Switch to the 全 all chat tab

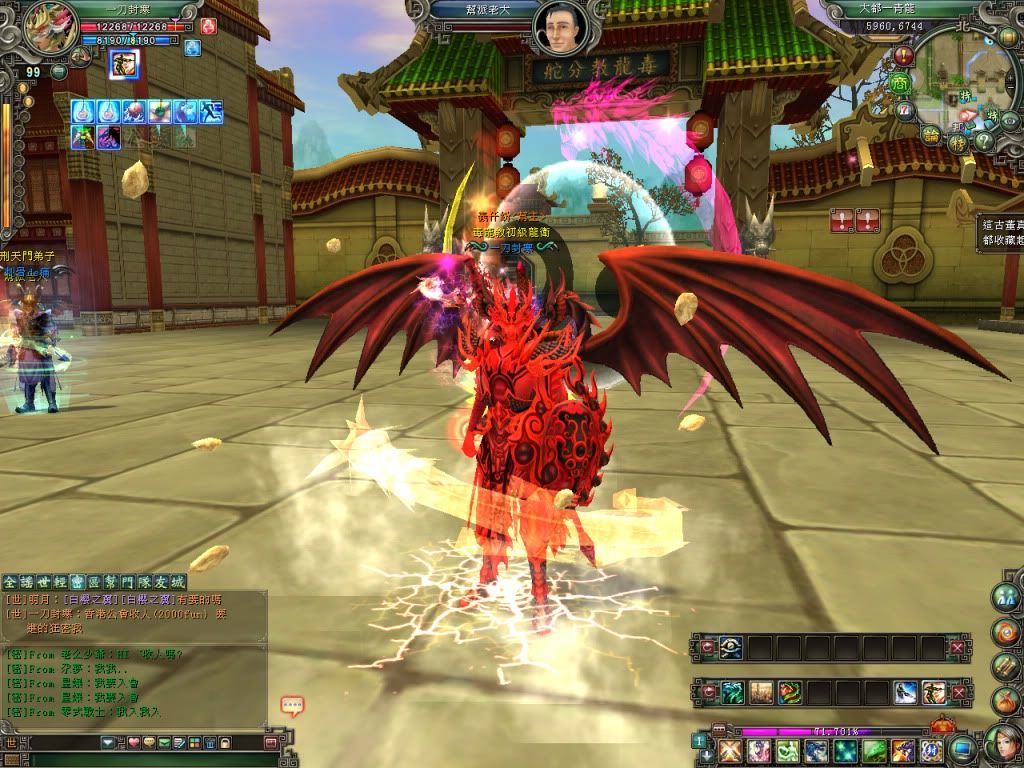(10, 581)
